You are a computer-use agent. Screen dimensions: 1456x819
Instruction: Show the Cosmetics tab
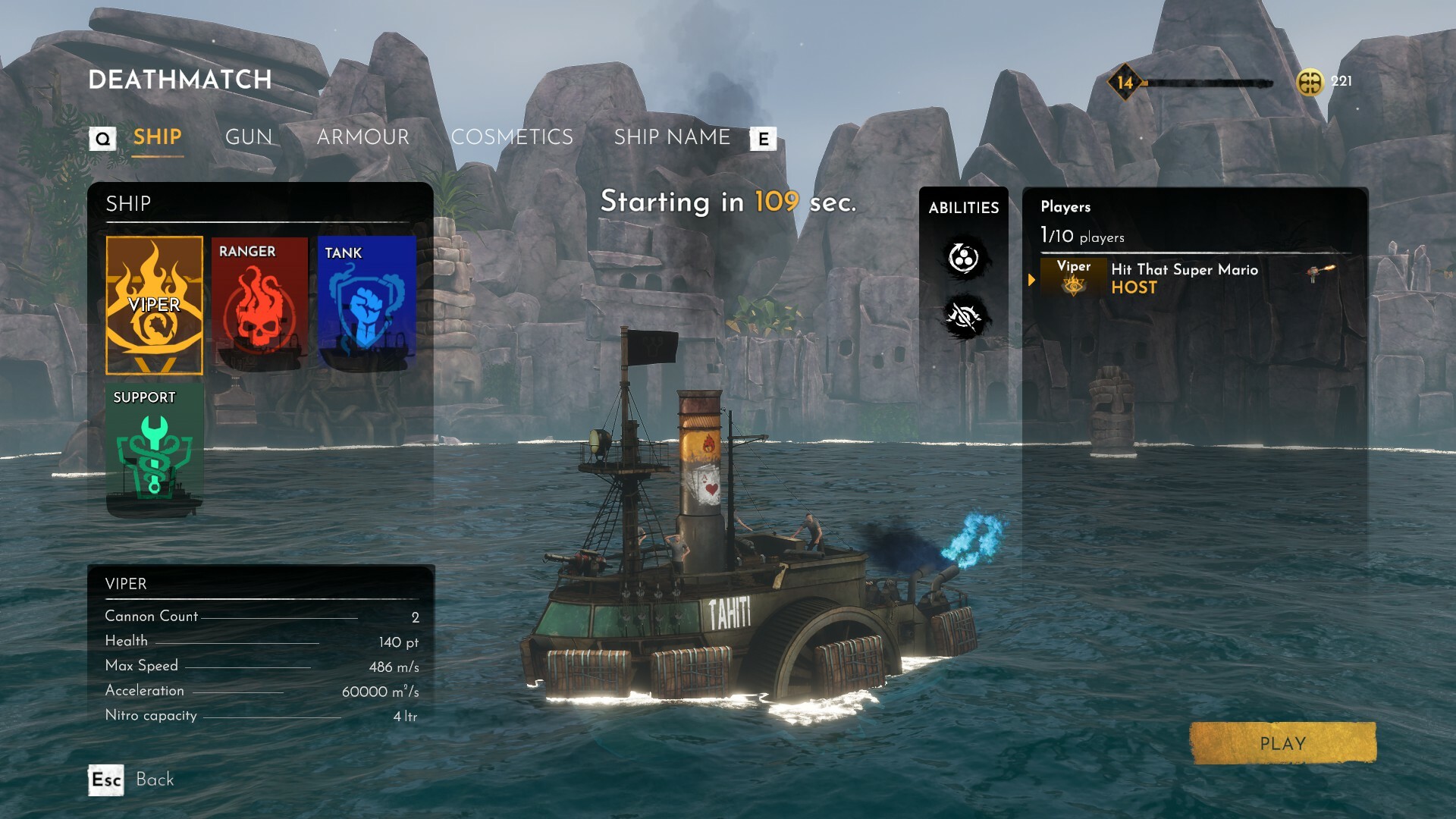pos(512,137)
